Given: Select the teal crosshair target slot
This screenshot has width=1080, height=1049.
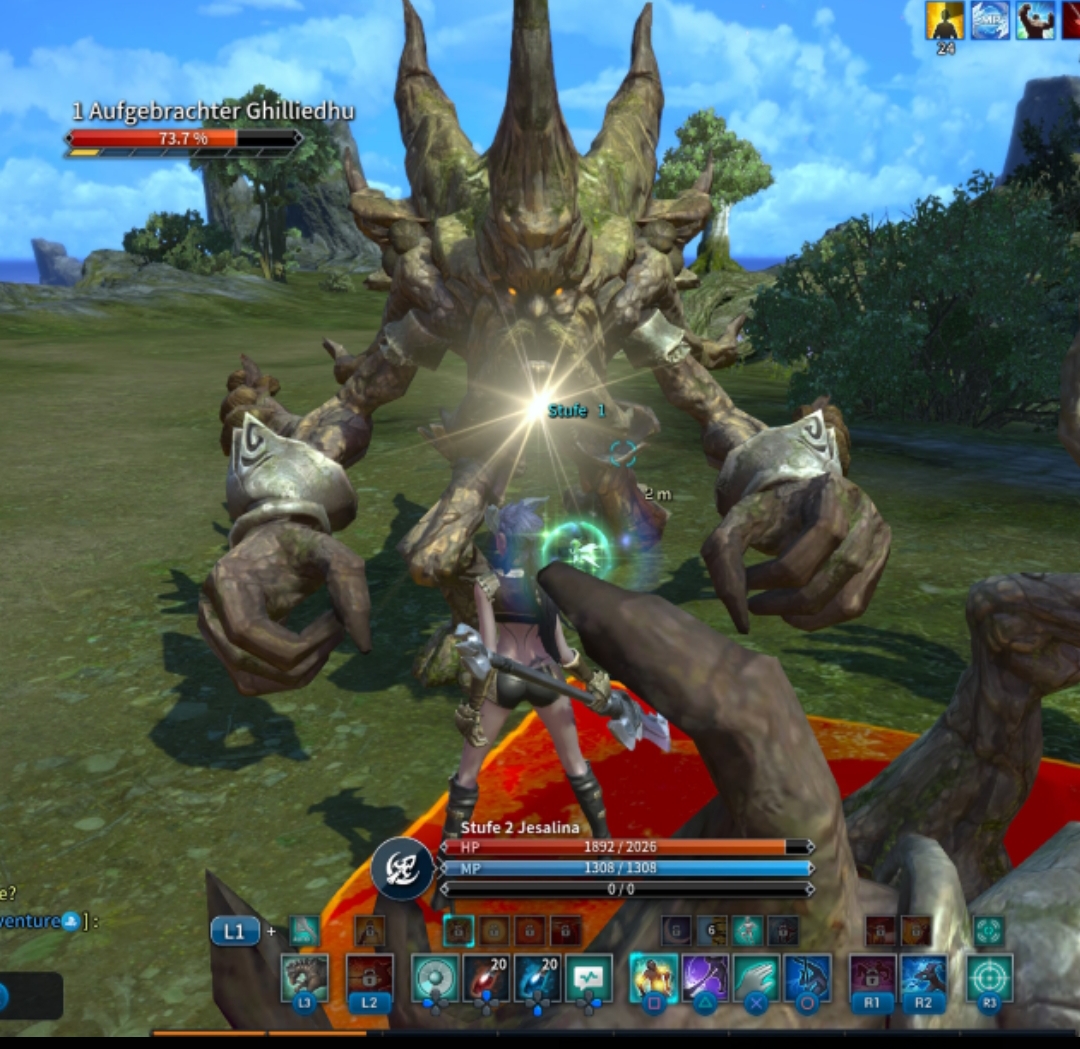Looking at the screenshot, I should [989, 977].
